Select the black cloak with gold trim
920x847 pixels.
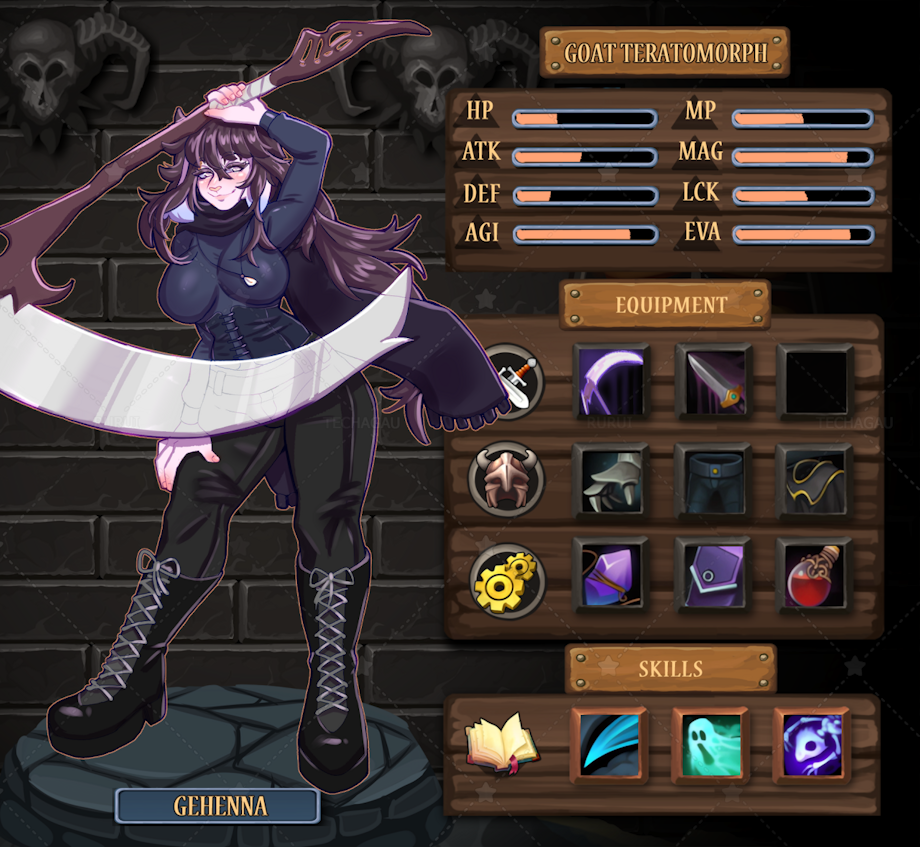click(815, 481)
